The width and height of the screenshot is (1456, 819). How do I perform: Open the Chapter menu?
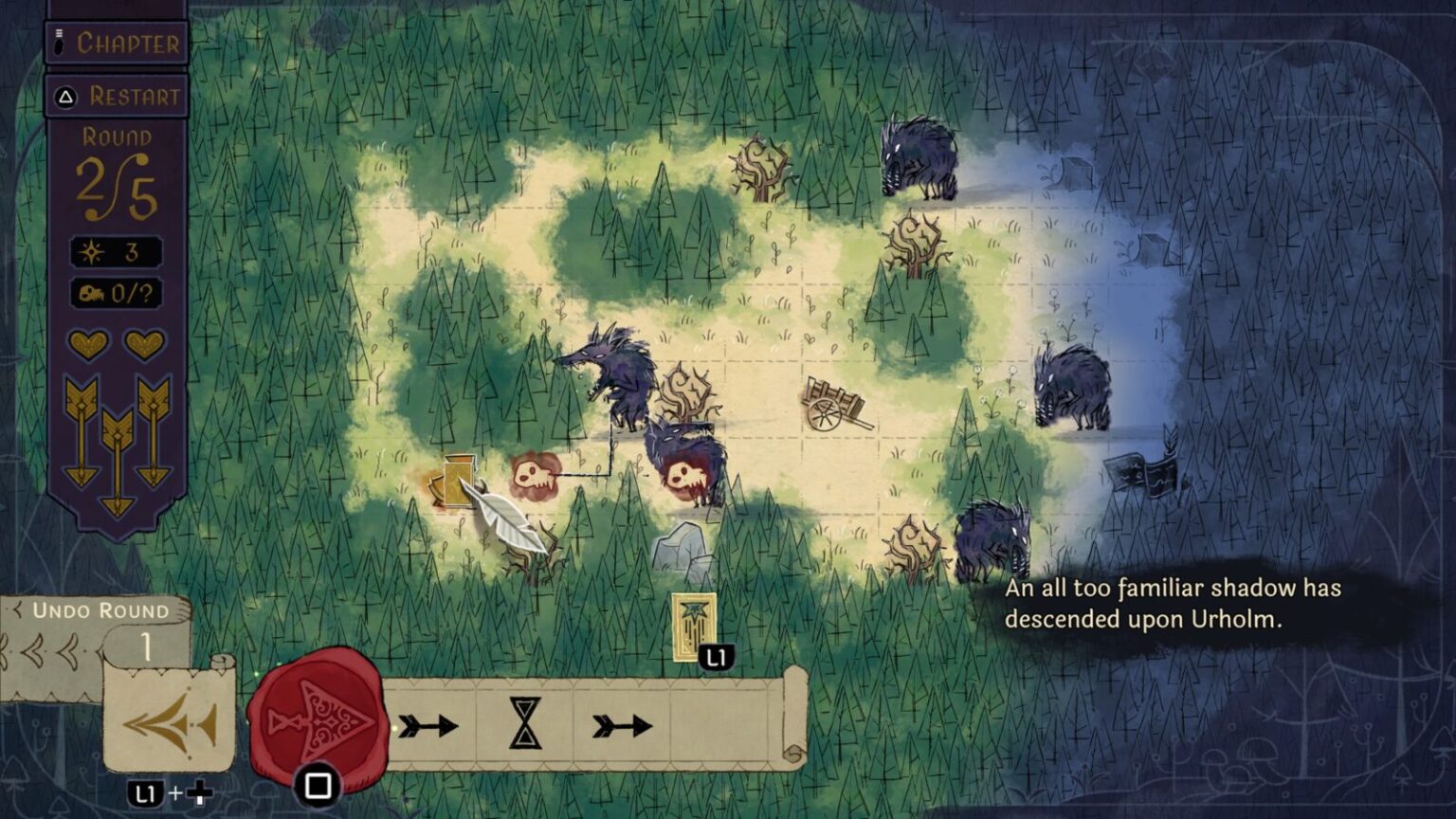pos(116,42)
